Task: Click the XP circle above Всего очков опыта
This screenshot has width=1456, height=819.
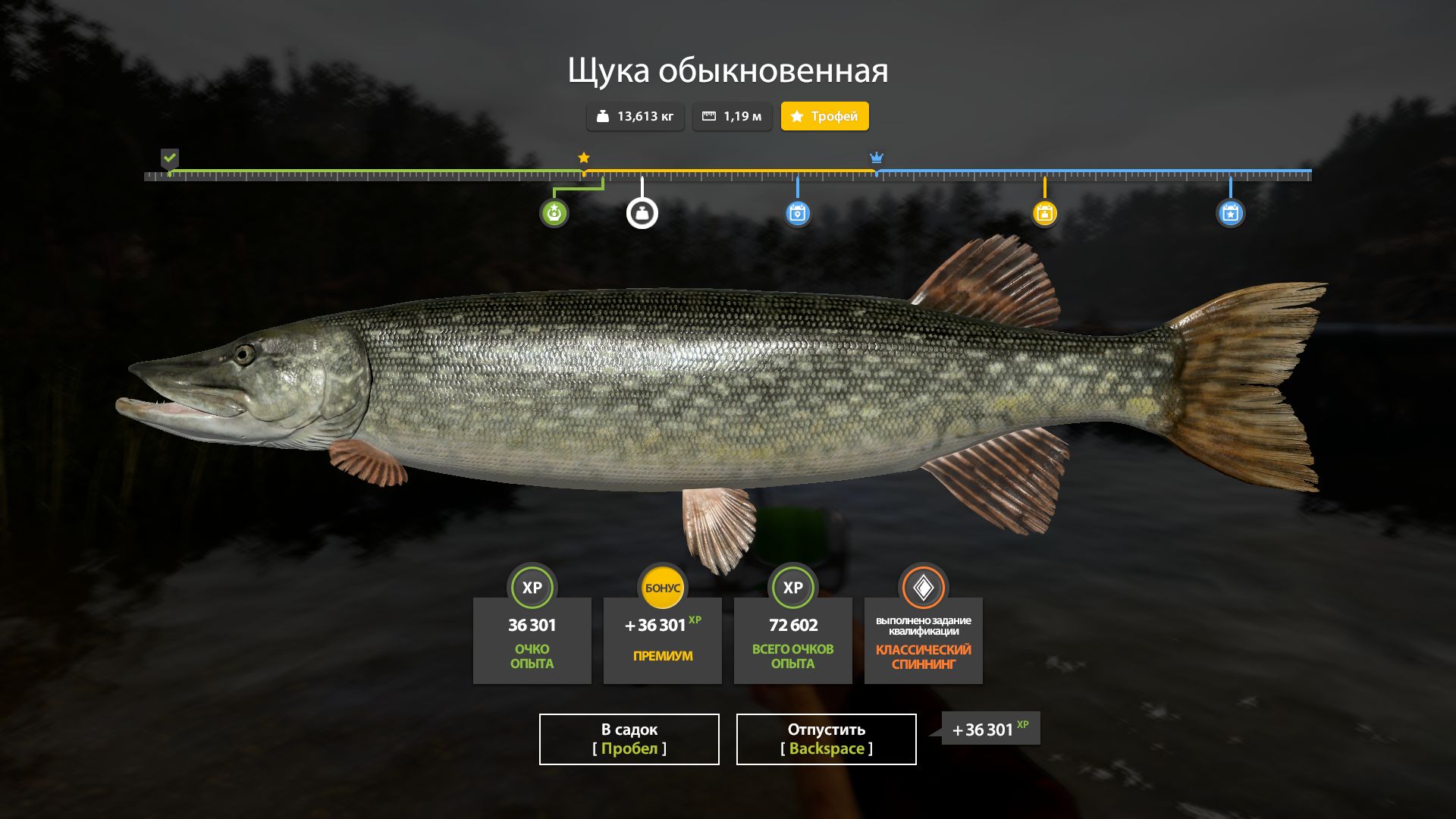Action: click(x=792, y=587)
